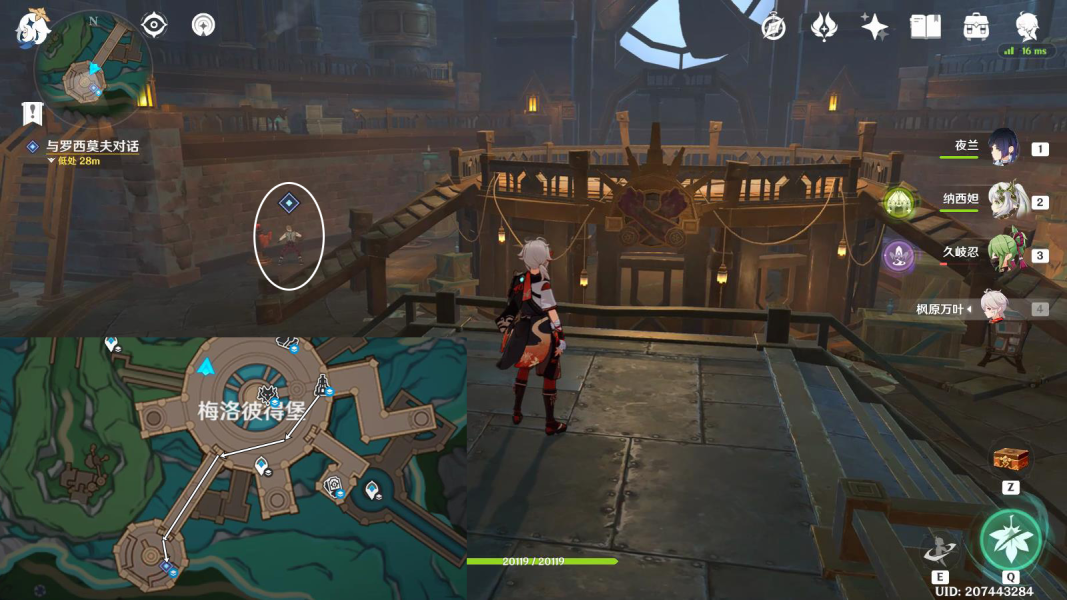Open the backpack inventory

coord(976,27)
